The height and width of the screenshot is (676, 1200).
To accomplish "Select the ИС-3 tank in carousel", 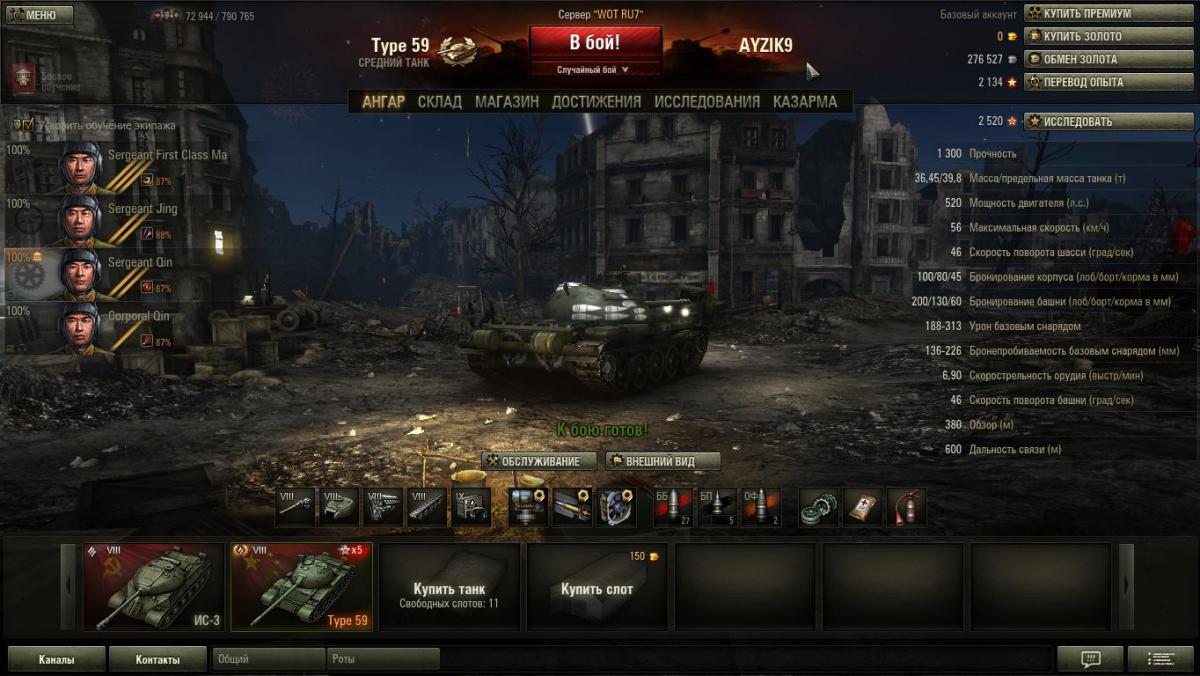I will point(154,587).
